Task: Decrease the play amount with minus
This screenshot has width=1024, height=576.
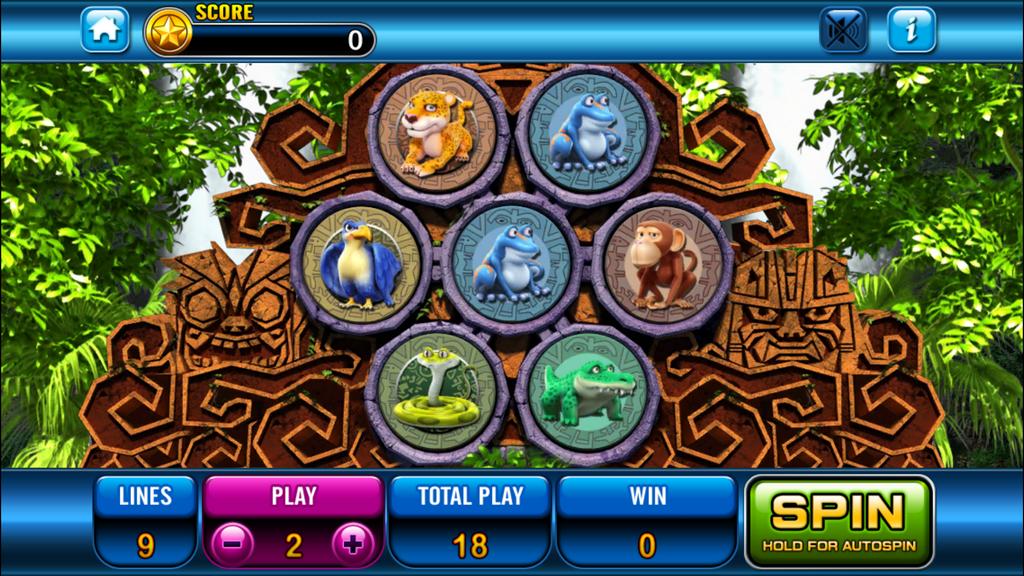Action: 232,545
